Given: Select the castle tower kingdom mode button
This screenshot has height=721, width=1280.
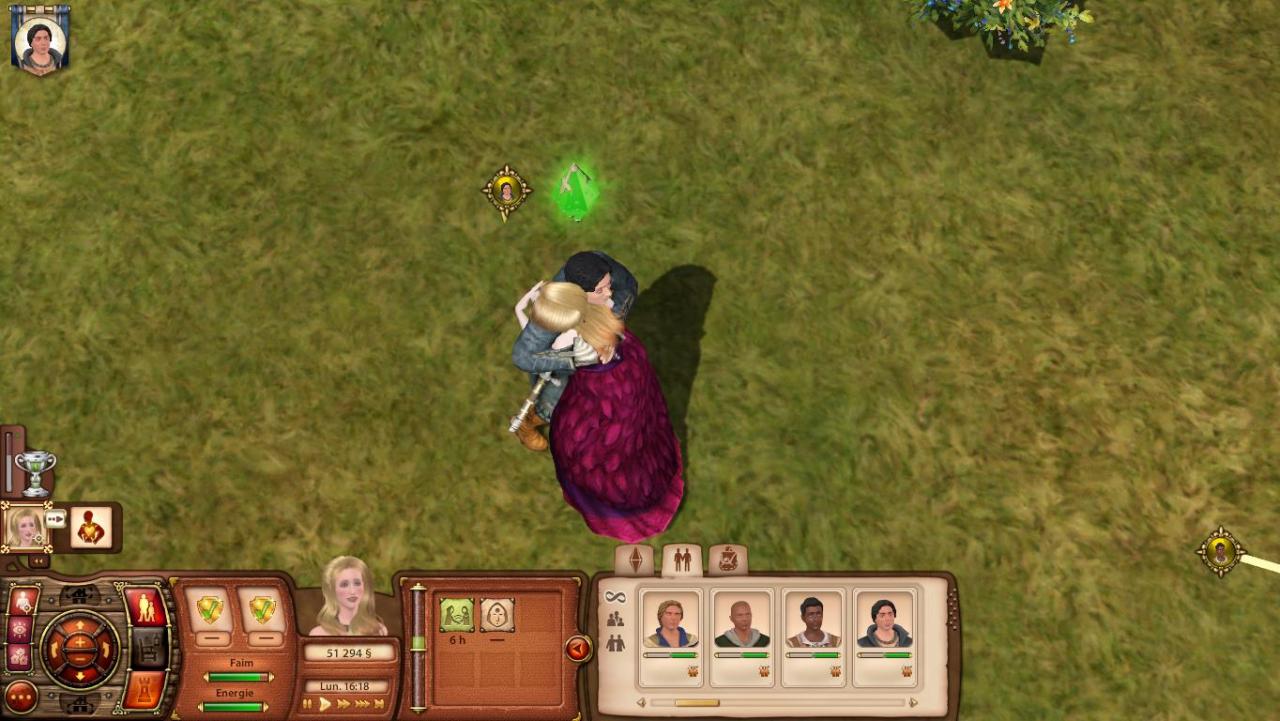Looking at the screenshot, I should [x=144, y=689].
